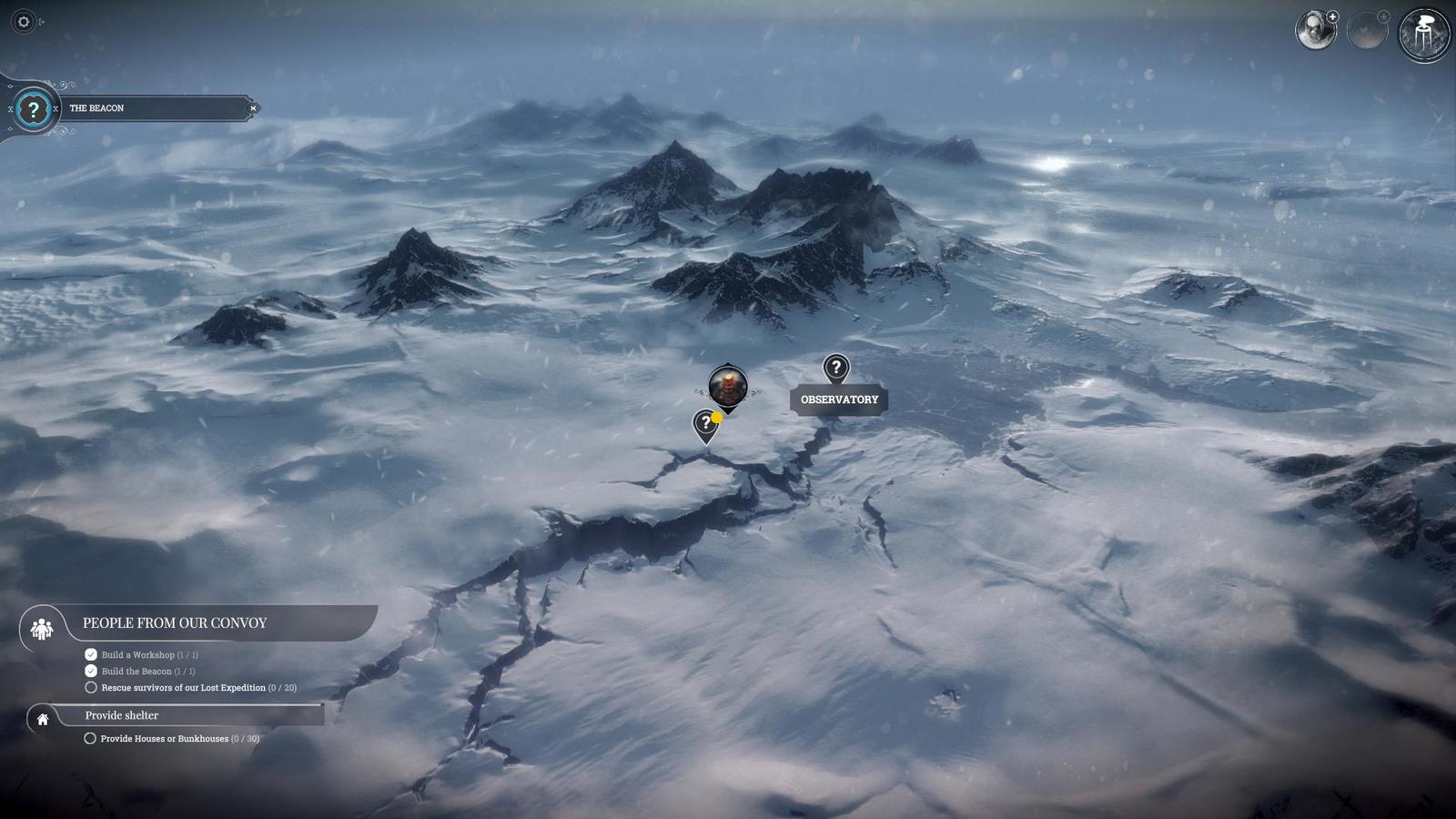Open the gear settings menu

[x=24, y=22]
